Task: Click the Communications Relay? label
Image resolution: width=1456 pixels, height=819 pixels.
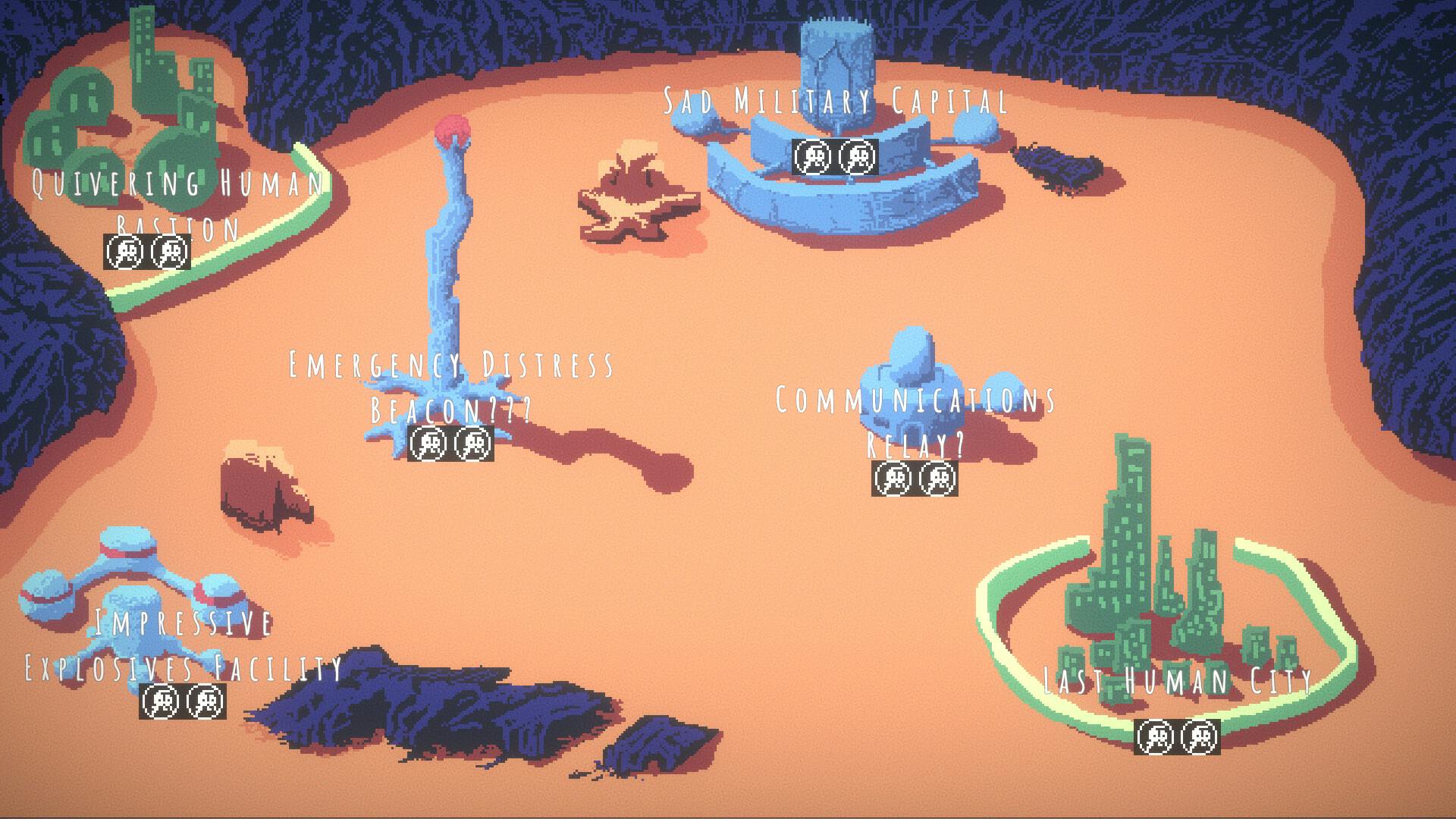Action: pyautogui.click(x=915, y=397)
